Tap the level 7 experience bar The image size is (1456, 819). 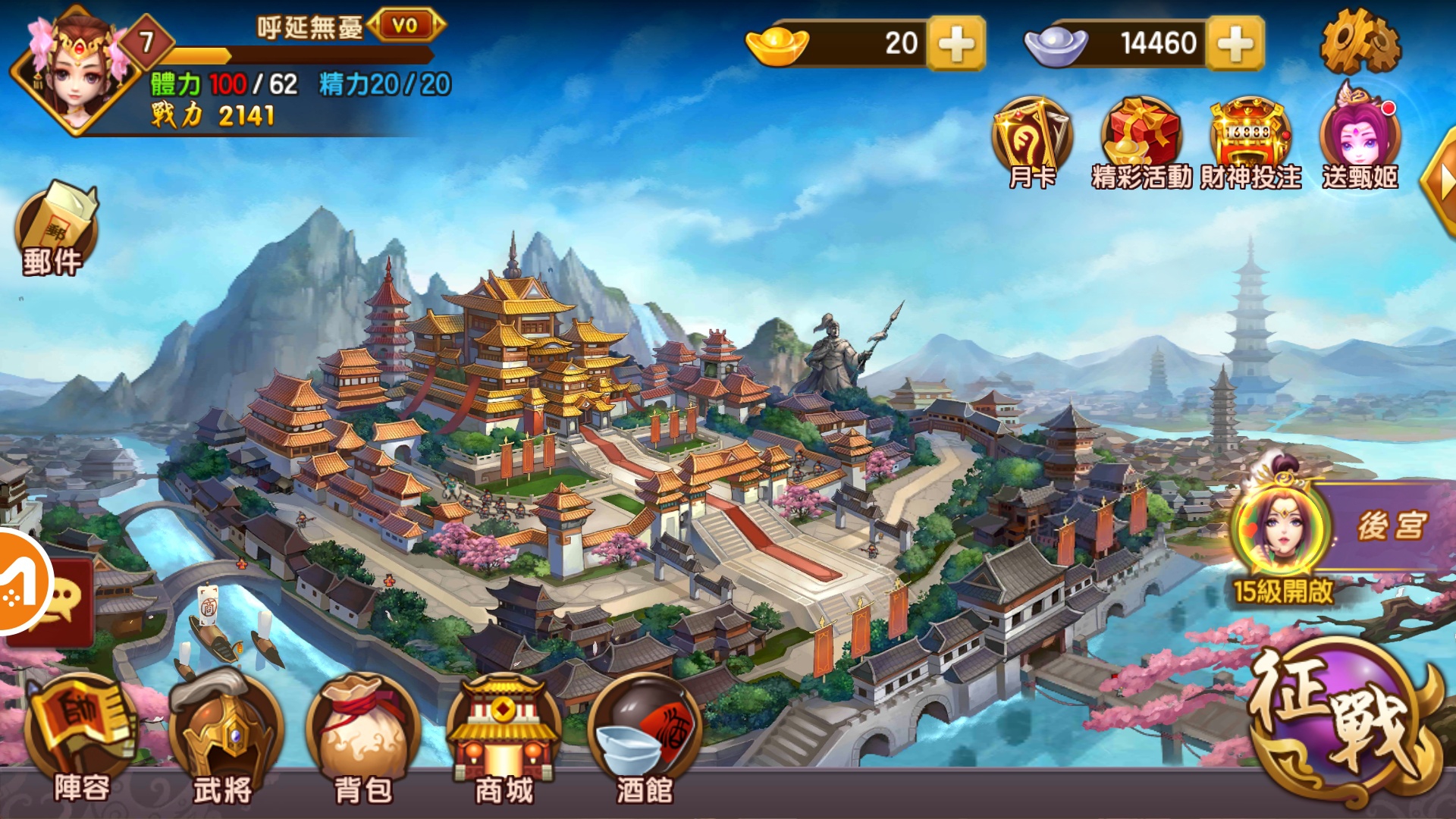pyautogui.click(x=250, y=55)
